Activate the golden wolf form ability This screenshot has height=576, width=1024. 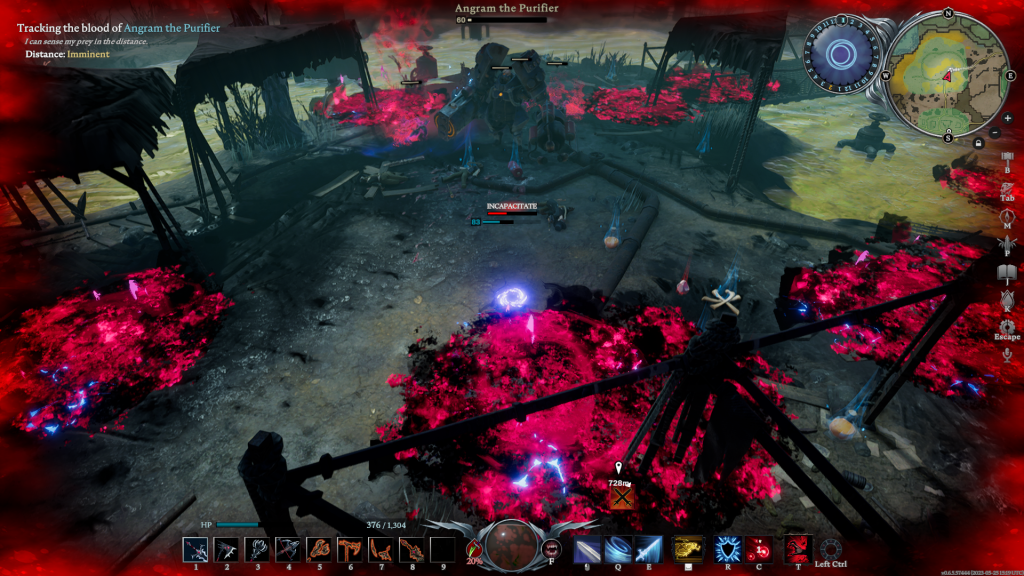point(685,550)
